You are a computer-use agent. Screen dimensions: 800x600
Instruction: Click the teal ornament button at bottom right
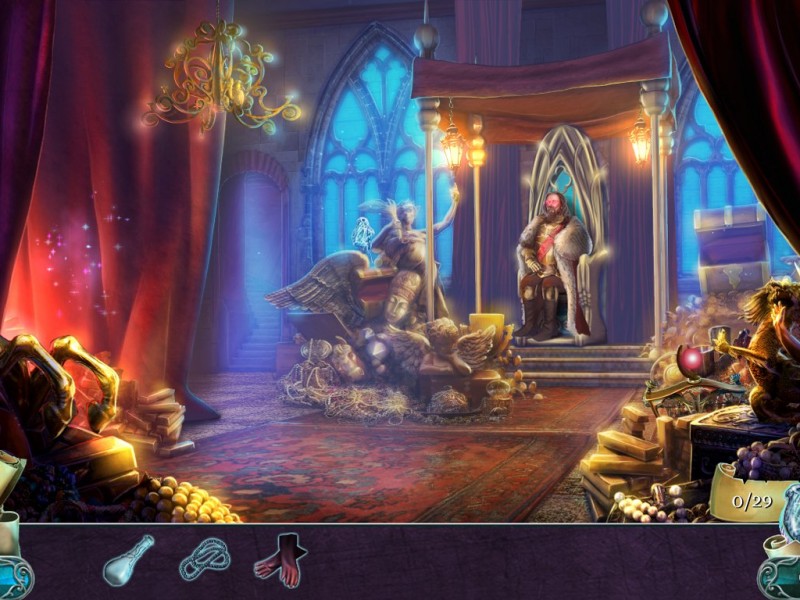coord(778,575)
